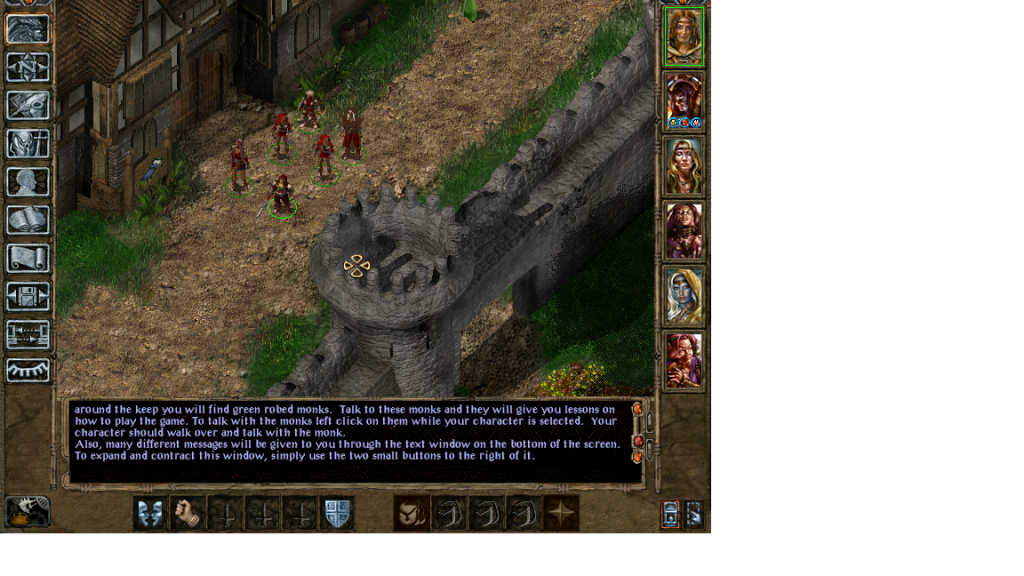Expand the text window with upper orange button
This screenshot has width=1024, height=576.
637,408
